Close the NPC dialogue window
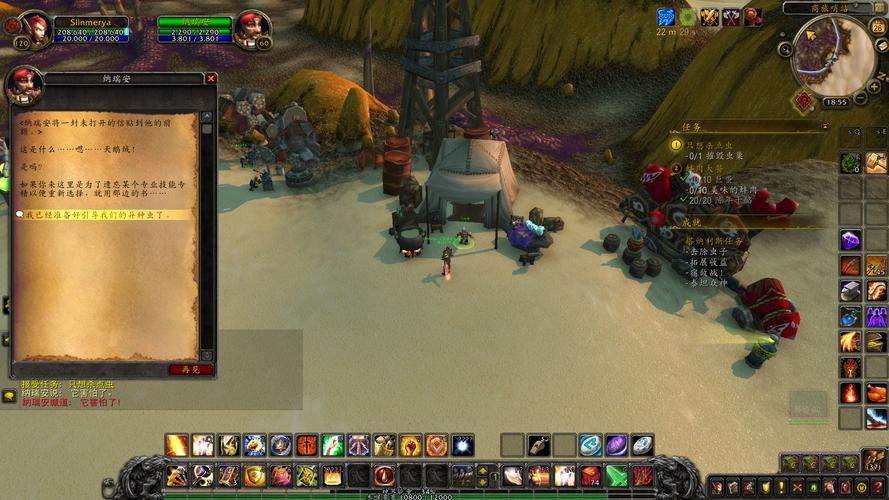This screenshot has height=500, width=889. point(211,78)
